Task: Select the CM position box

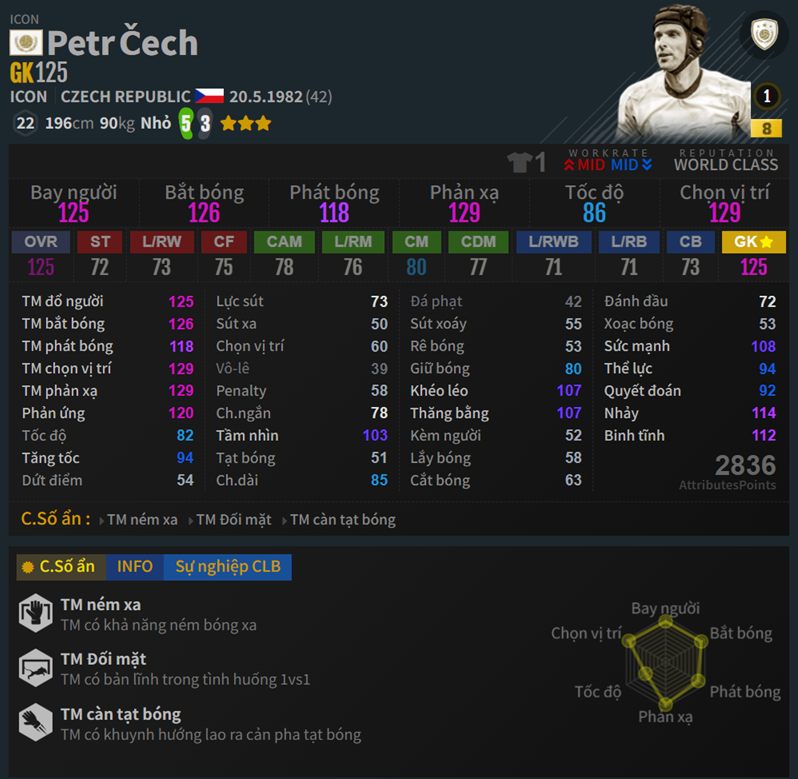Action: coord(416,243)
